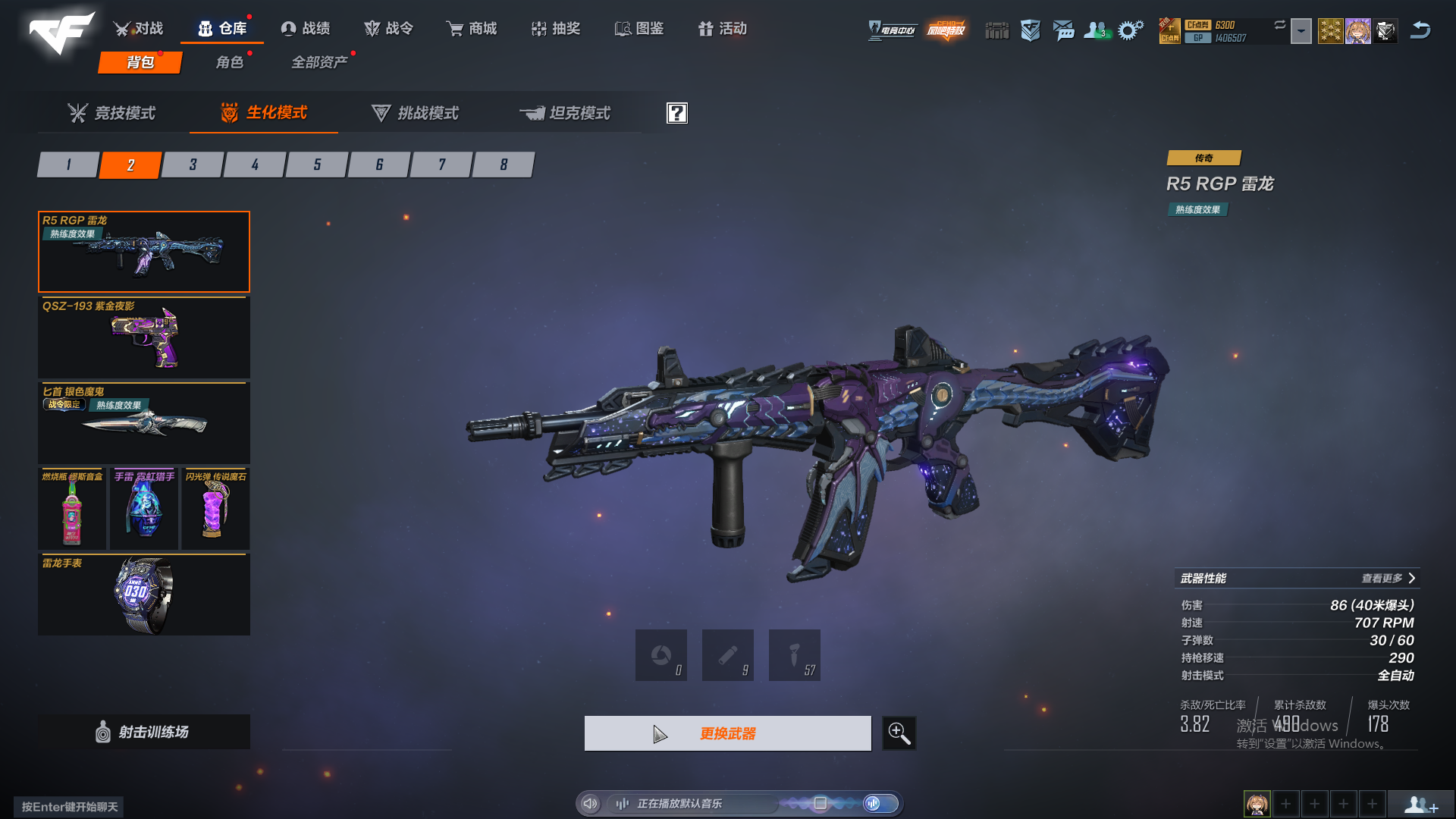Click the 更换武器 change weapon button

[x=727, y=733]
